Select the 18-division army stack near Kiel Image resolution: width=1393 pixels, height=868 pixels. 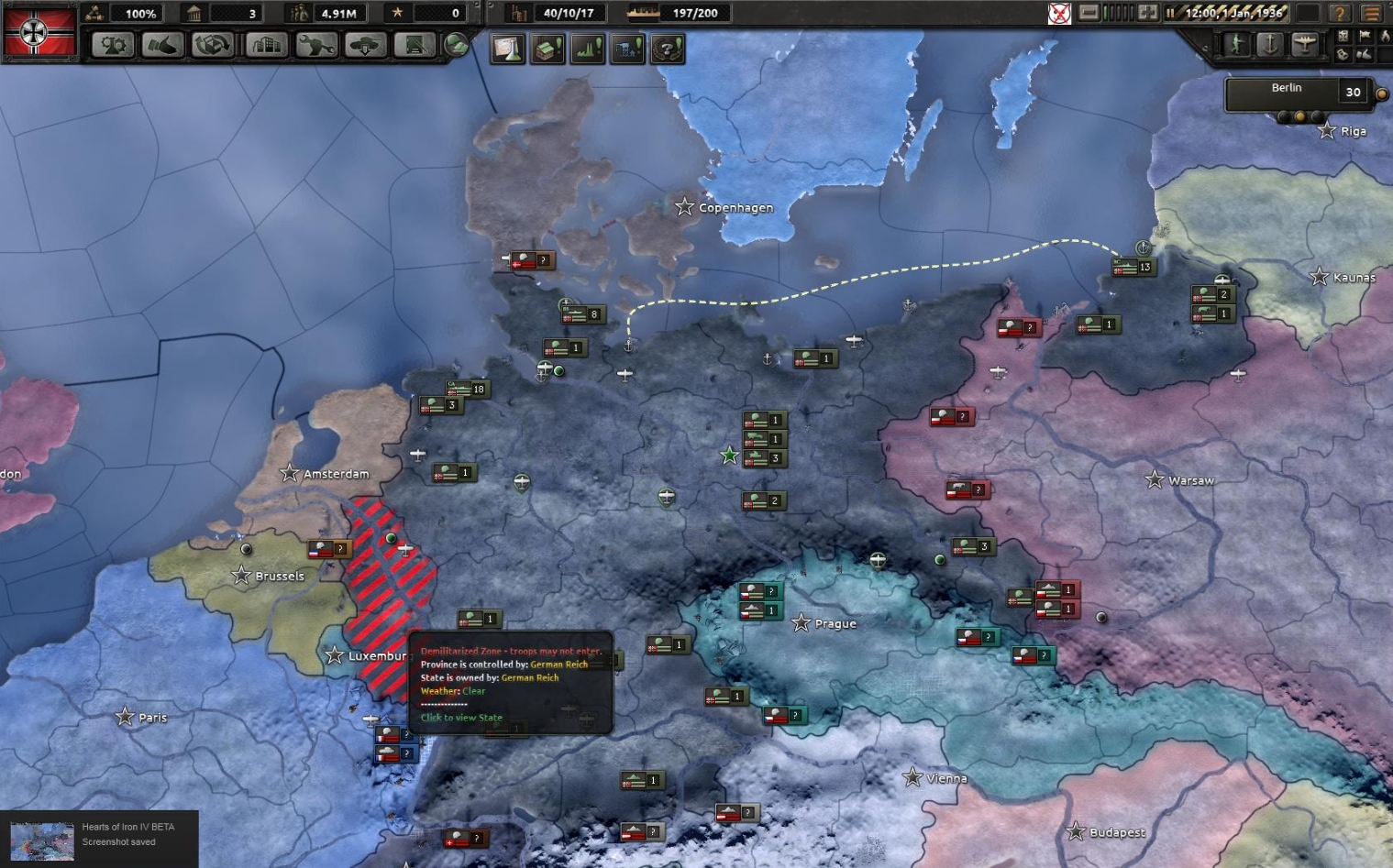468,388
